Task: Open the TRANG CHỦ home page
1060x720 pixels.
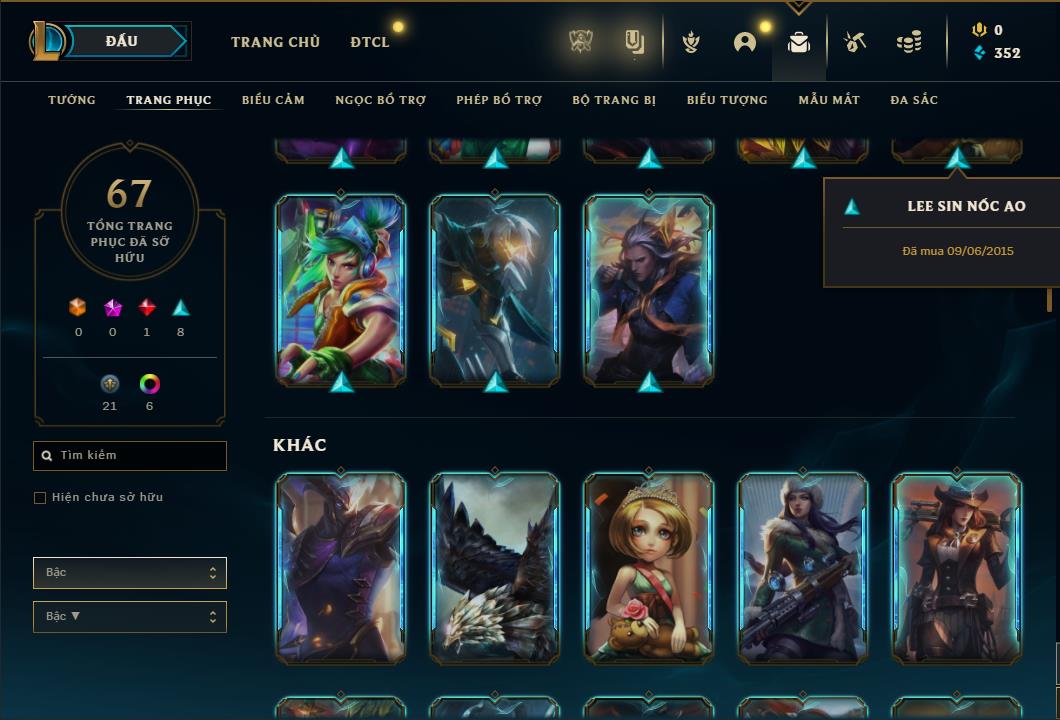Action: point(275,42)
